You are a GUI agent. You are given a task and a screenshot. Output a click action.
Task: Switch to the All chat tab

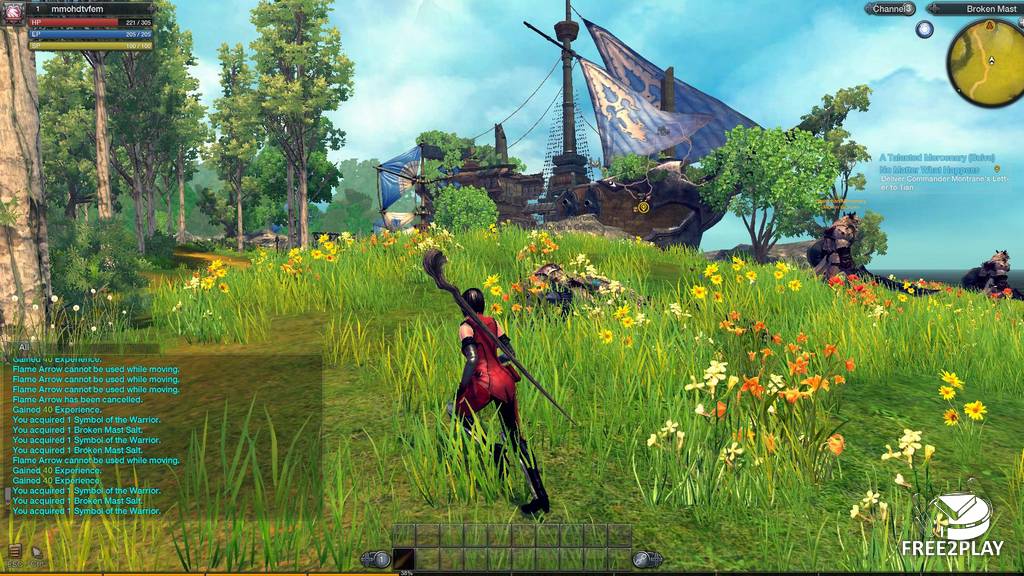[x=23, y=347]
